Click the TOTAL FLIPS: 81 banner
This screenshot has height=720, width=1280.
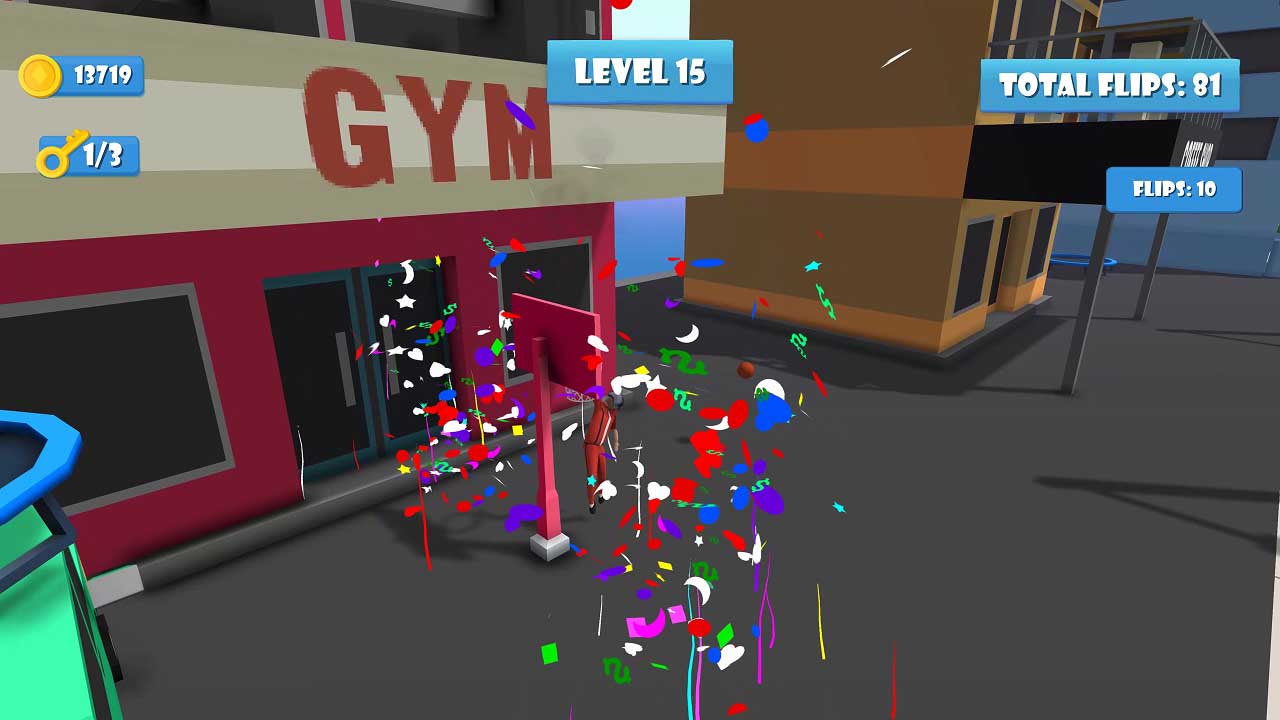[x=1110, y=85]
